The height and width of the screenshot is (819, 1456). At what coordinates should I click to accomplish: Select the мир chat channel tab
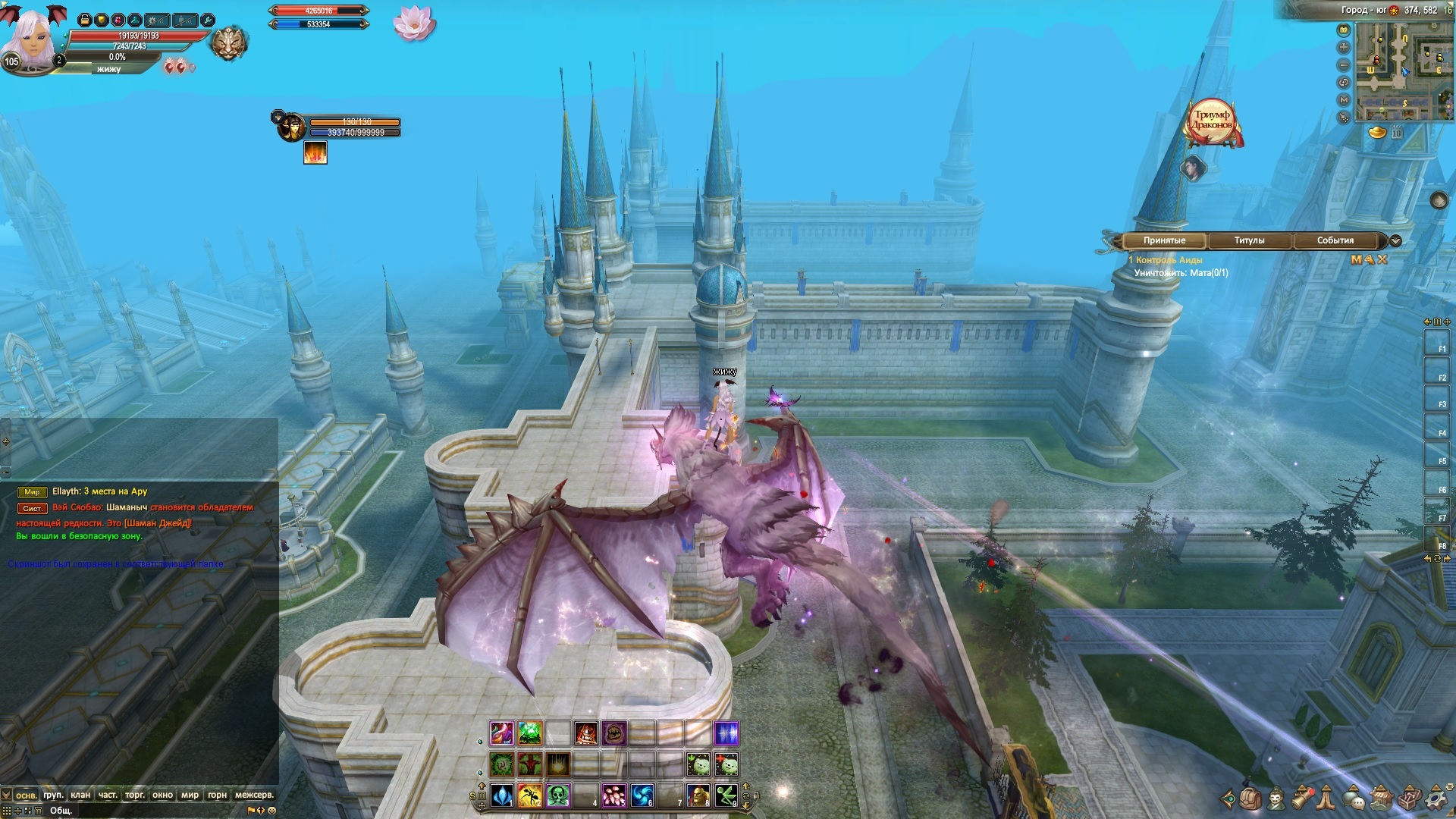pyautogui.click(x=190, y=795)
